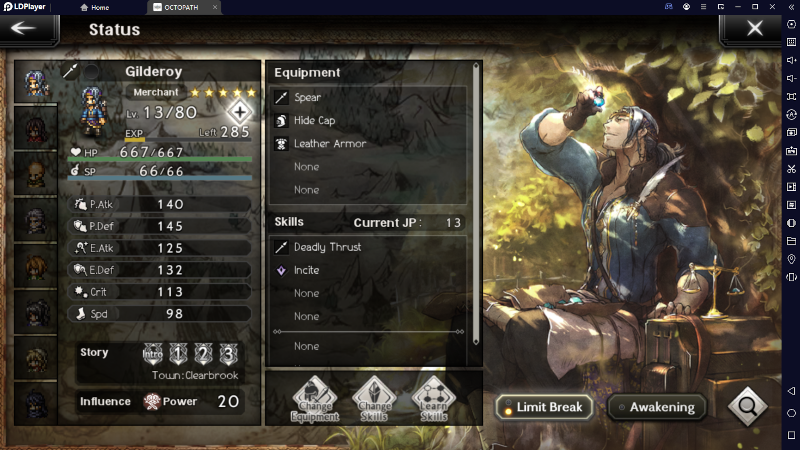Go back with the arrow button

coord(23,28)
